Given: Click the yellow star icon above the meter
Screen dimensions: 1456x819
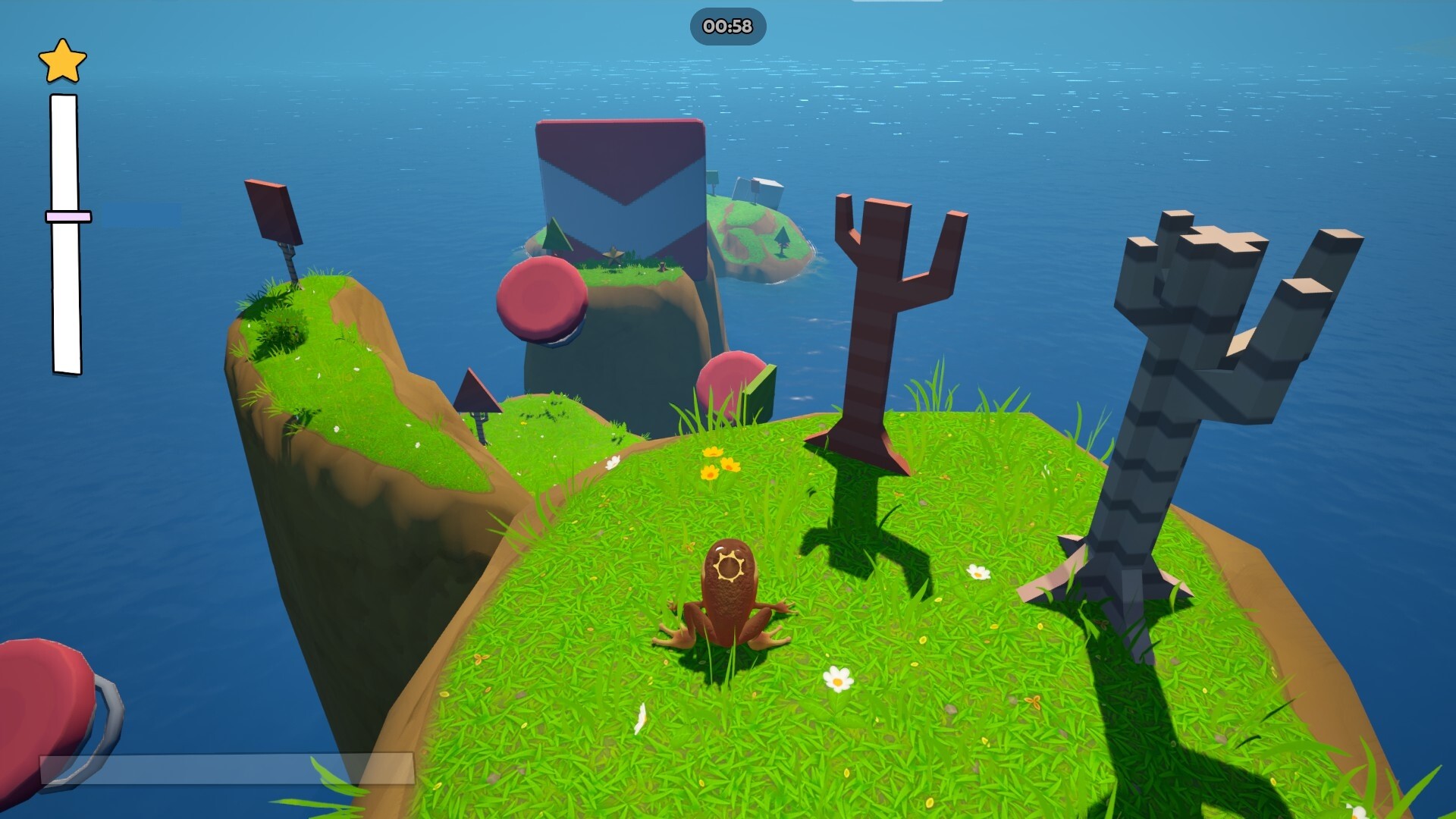Looking at the screenshot, I should click(x=63, y=62).
